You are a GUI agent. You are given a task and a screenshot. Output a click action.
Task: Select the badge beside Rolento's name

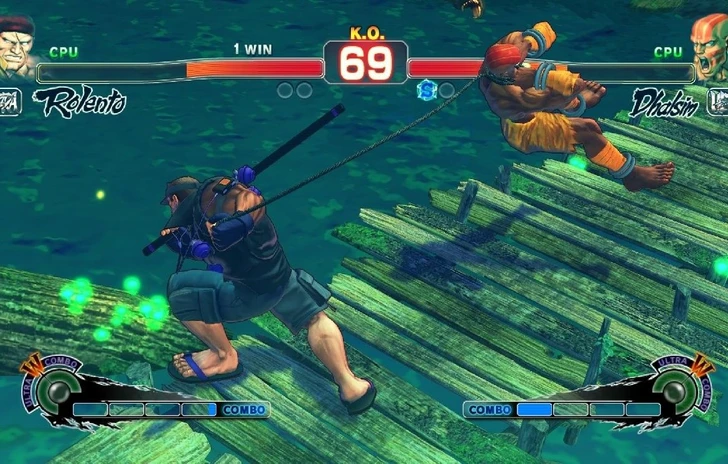(10, 102)
